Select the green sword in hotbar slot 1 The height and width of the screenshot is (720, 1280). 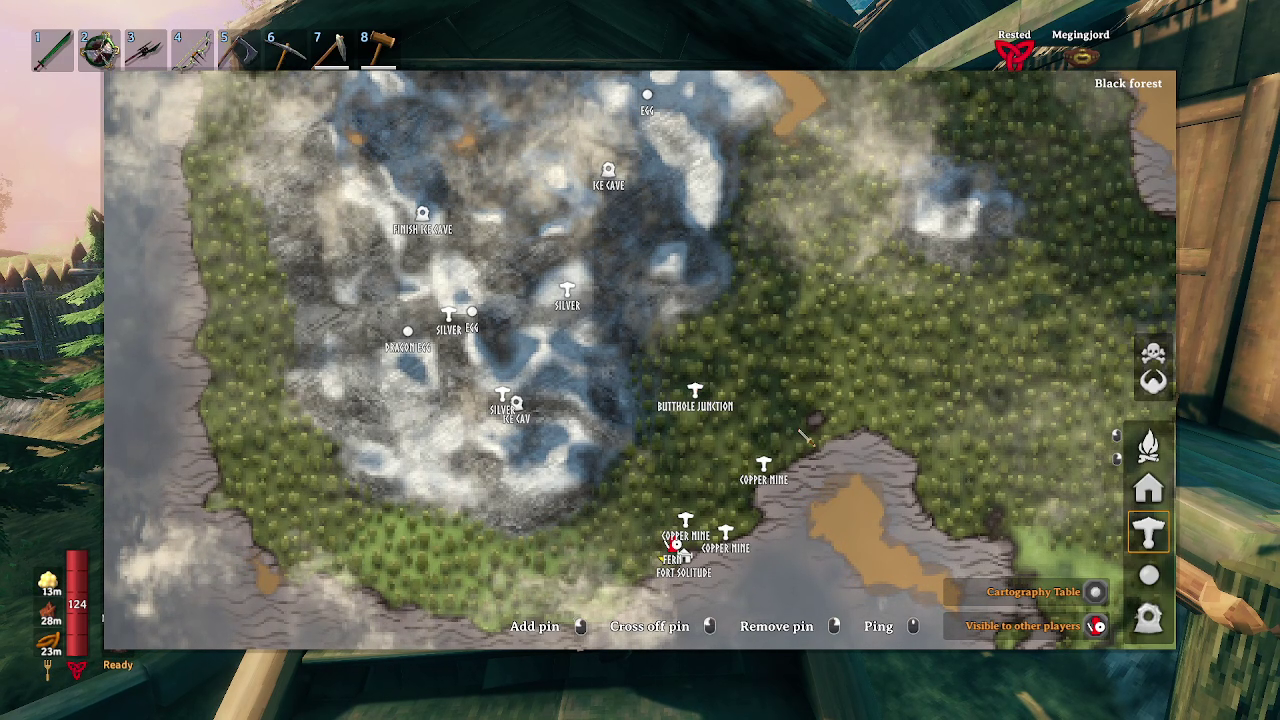click(x=51, y=50)
